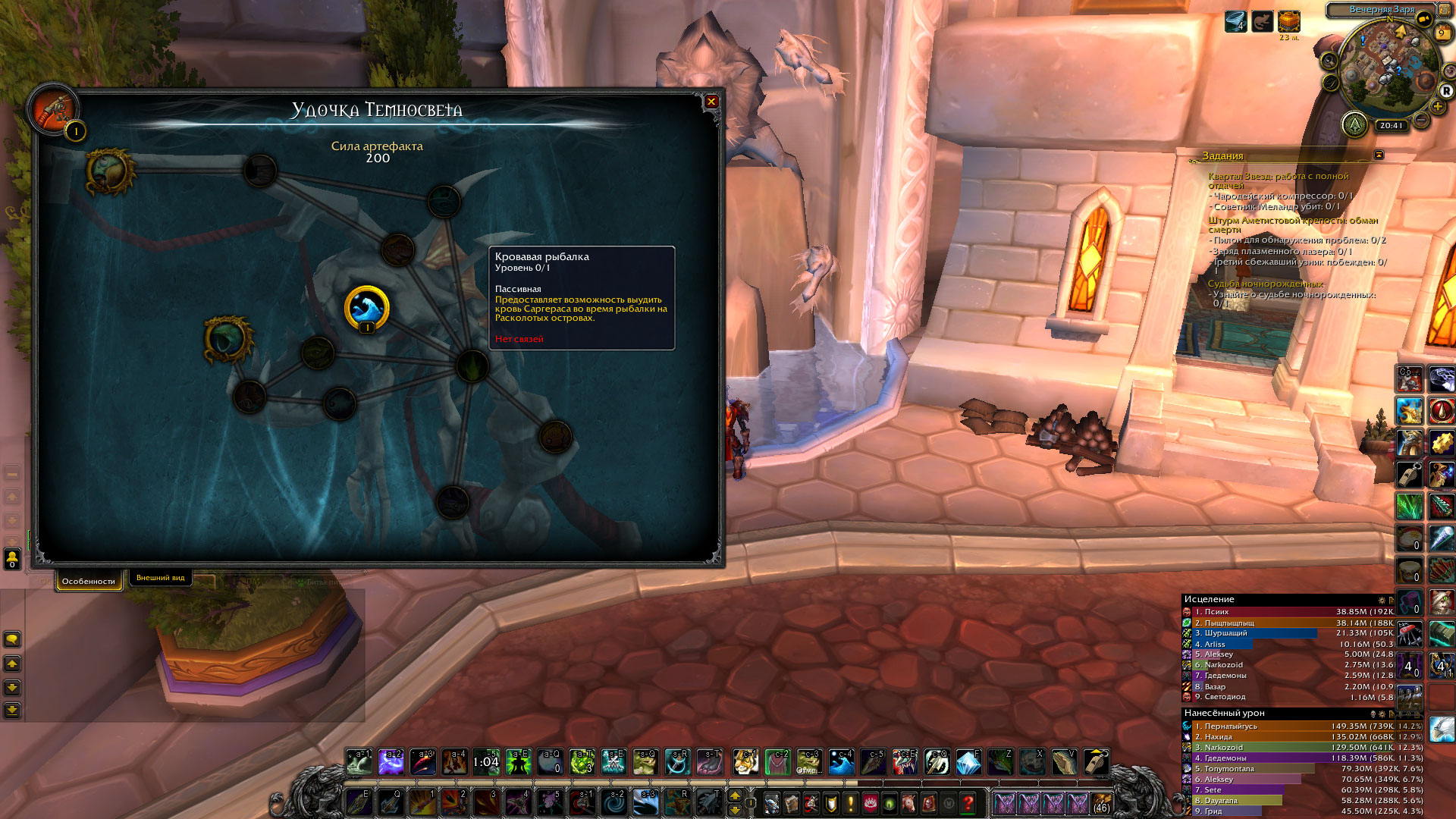Zoom in on the minimap
The width and height of the screenshot is (1456, 819).
pyautogui.click(x=1437, y=106)
